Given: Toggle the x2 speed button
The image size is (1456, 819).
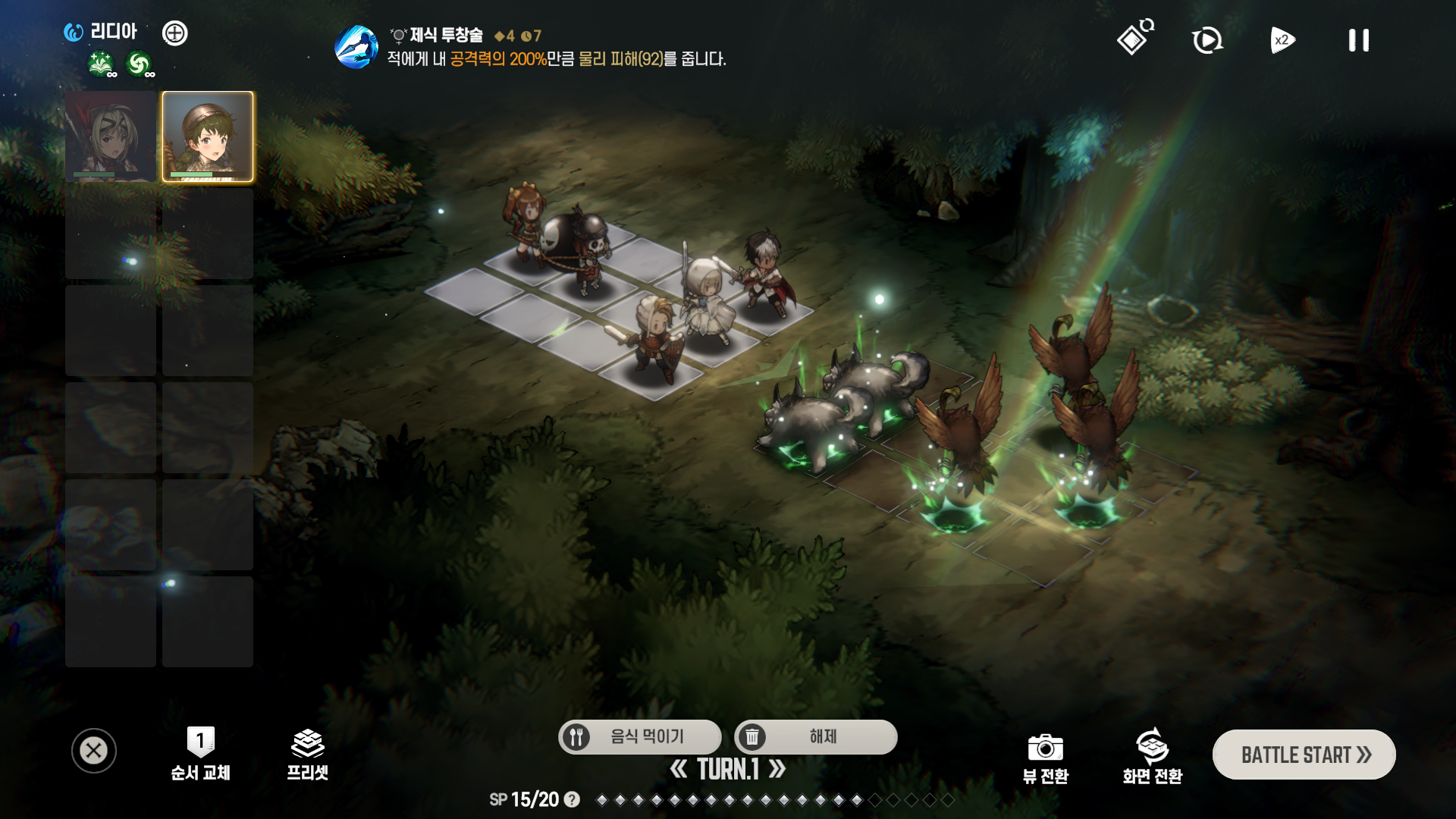Looking at the screenshot, I should pos(1282,40).
